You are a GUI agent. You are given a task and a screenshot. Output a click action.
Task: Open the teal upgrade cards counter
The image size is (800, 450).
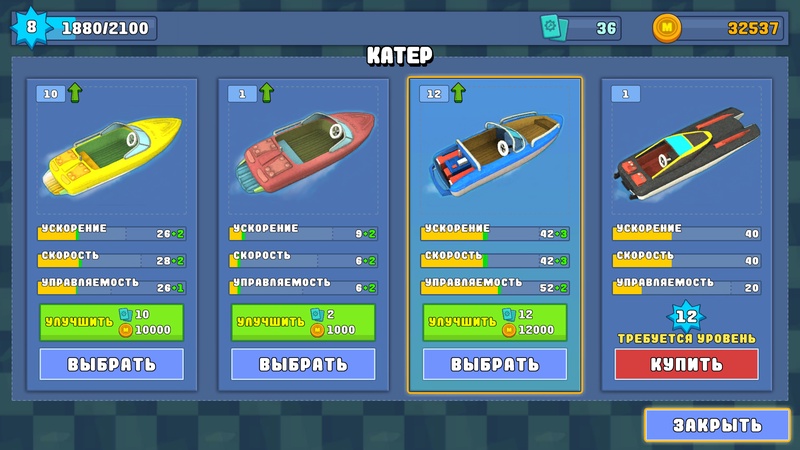pos(581,28)
